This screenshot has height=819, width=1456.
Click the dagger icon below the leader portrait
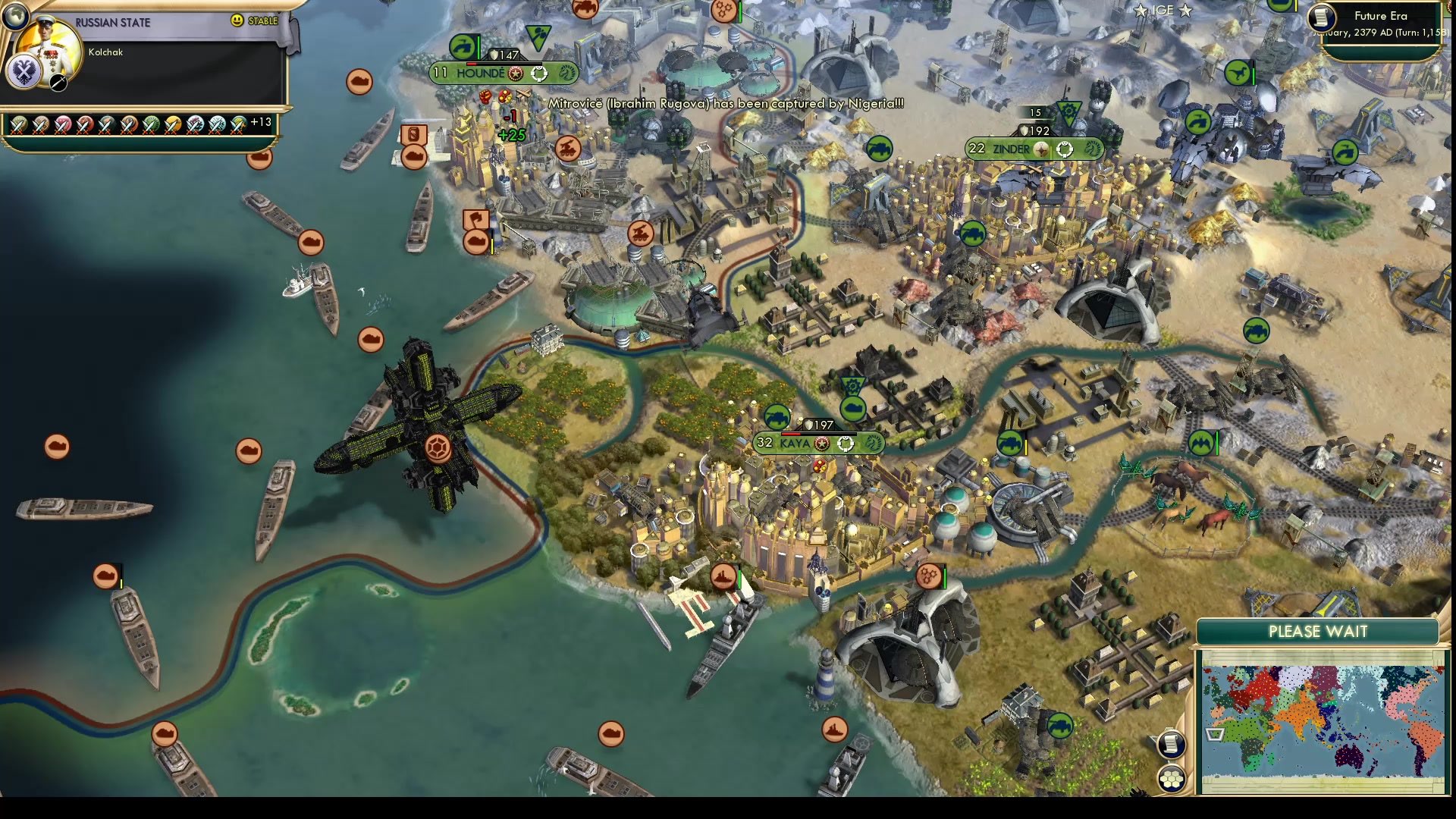point(58,82)
